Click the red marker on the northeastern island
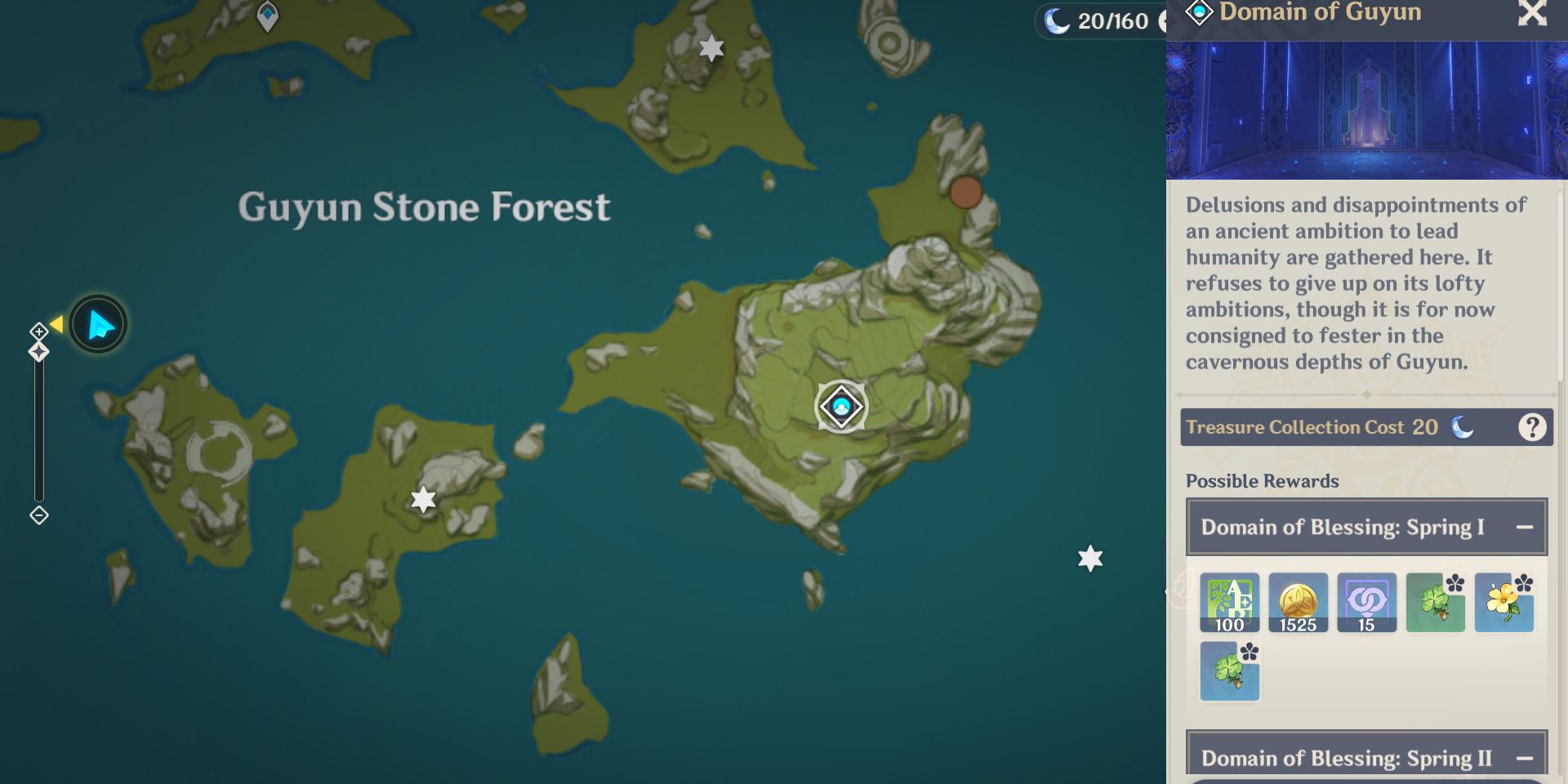The height and width of the screenshot is (784, 1568). click(x=966, y=194)
